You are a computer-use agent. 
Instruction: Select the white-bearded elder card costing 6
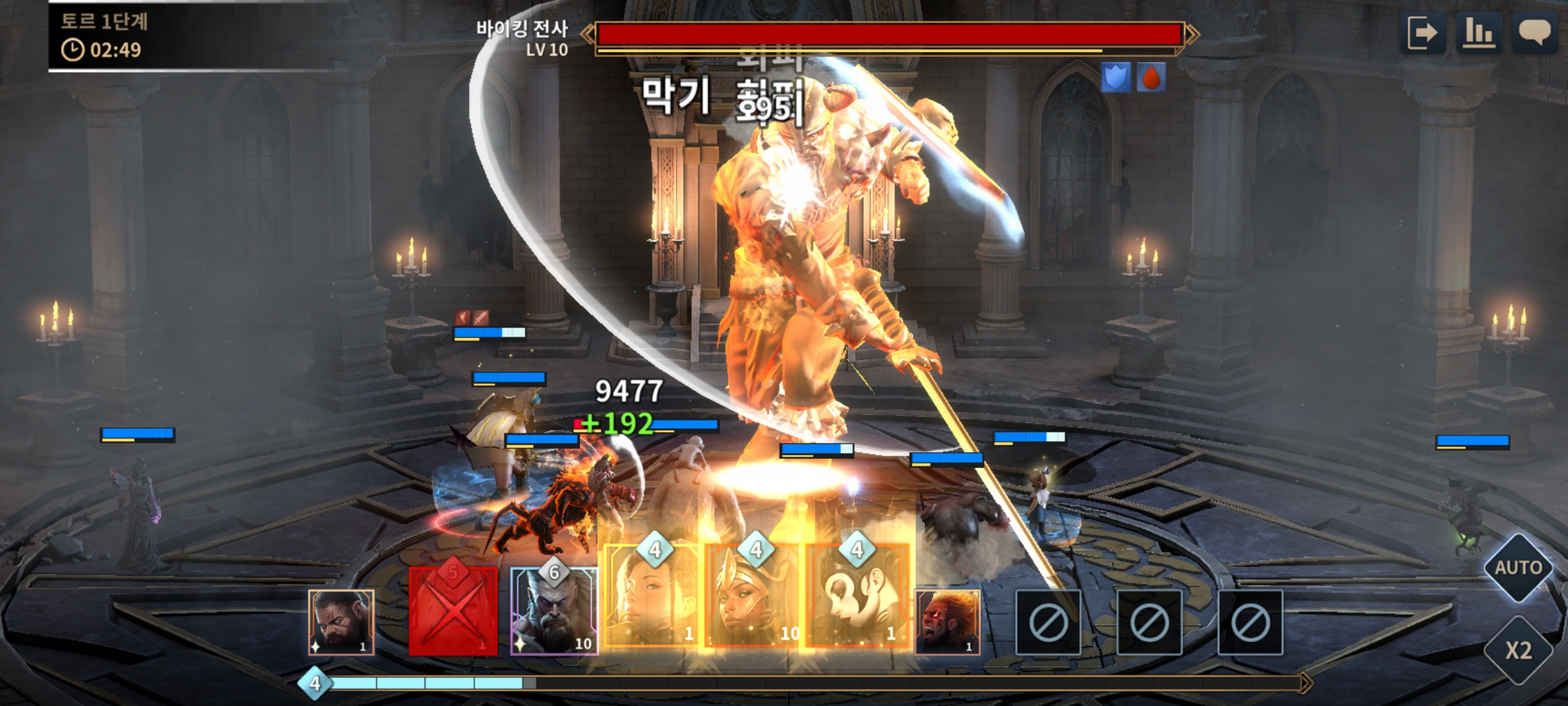(554, 611)
